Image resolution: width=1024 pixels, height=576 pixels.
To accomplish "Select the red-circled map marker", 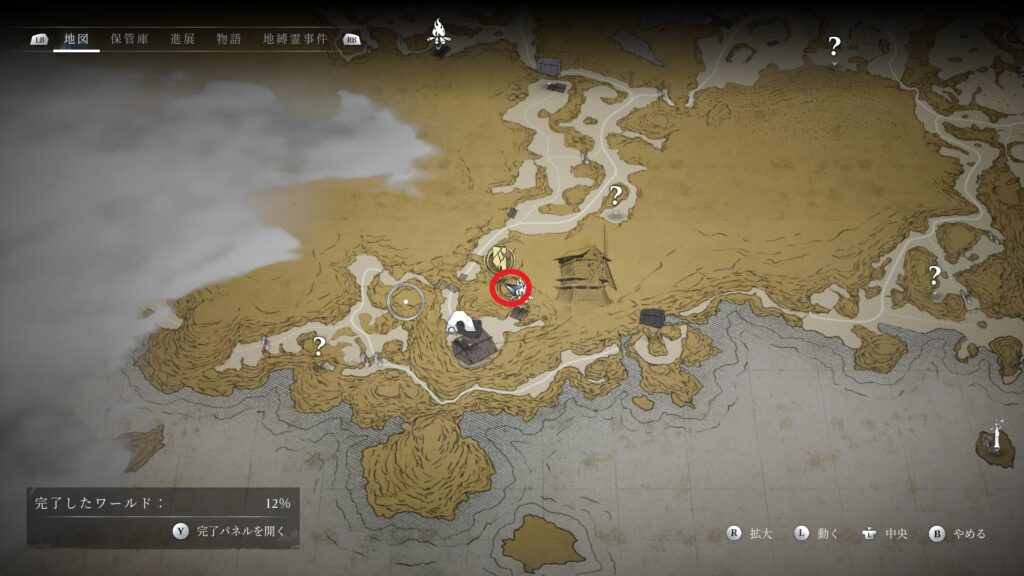I will [x=512, y=289].
